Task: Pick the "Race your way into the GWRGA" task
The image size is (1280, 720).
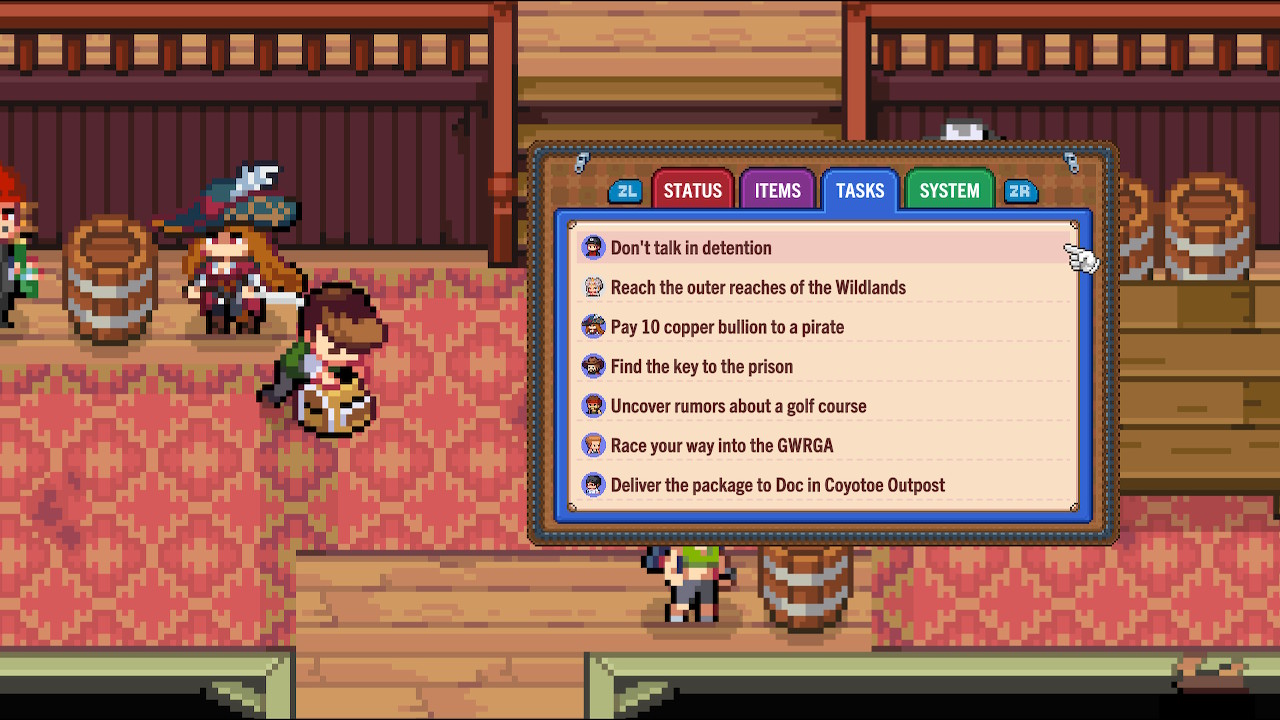Action: (x=721, y=446)
